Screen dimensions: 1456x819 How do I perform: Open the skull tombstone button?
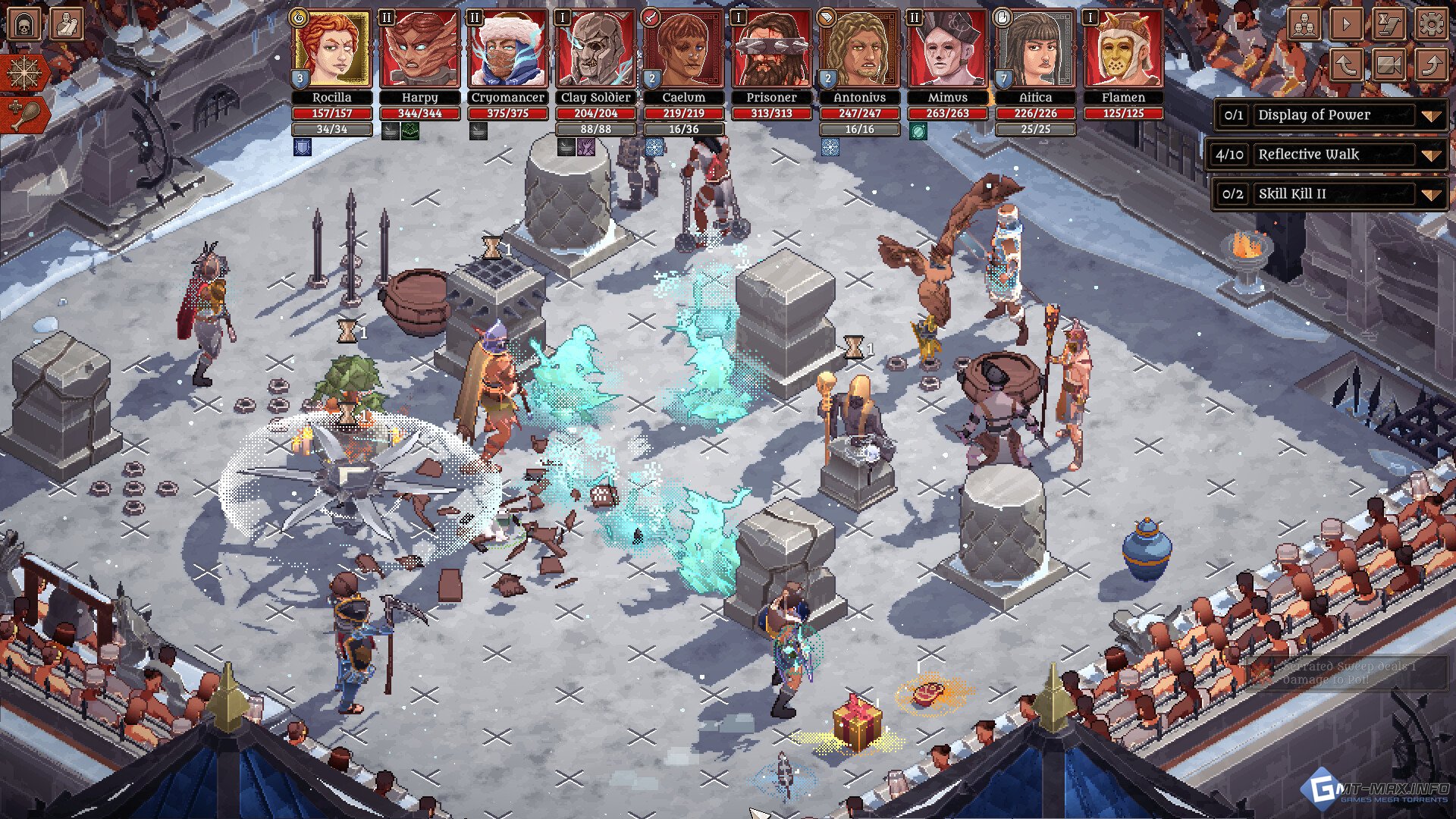click(24, 24)
